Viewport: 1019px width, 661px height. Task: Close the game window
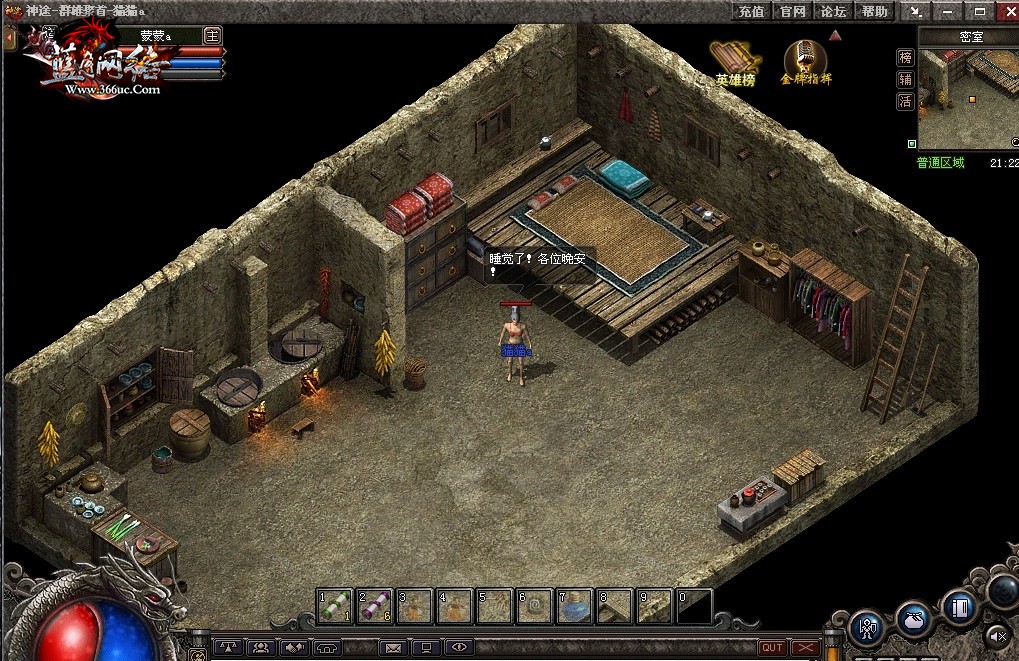coord(1006,11)
